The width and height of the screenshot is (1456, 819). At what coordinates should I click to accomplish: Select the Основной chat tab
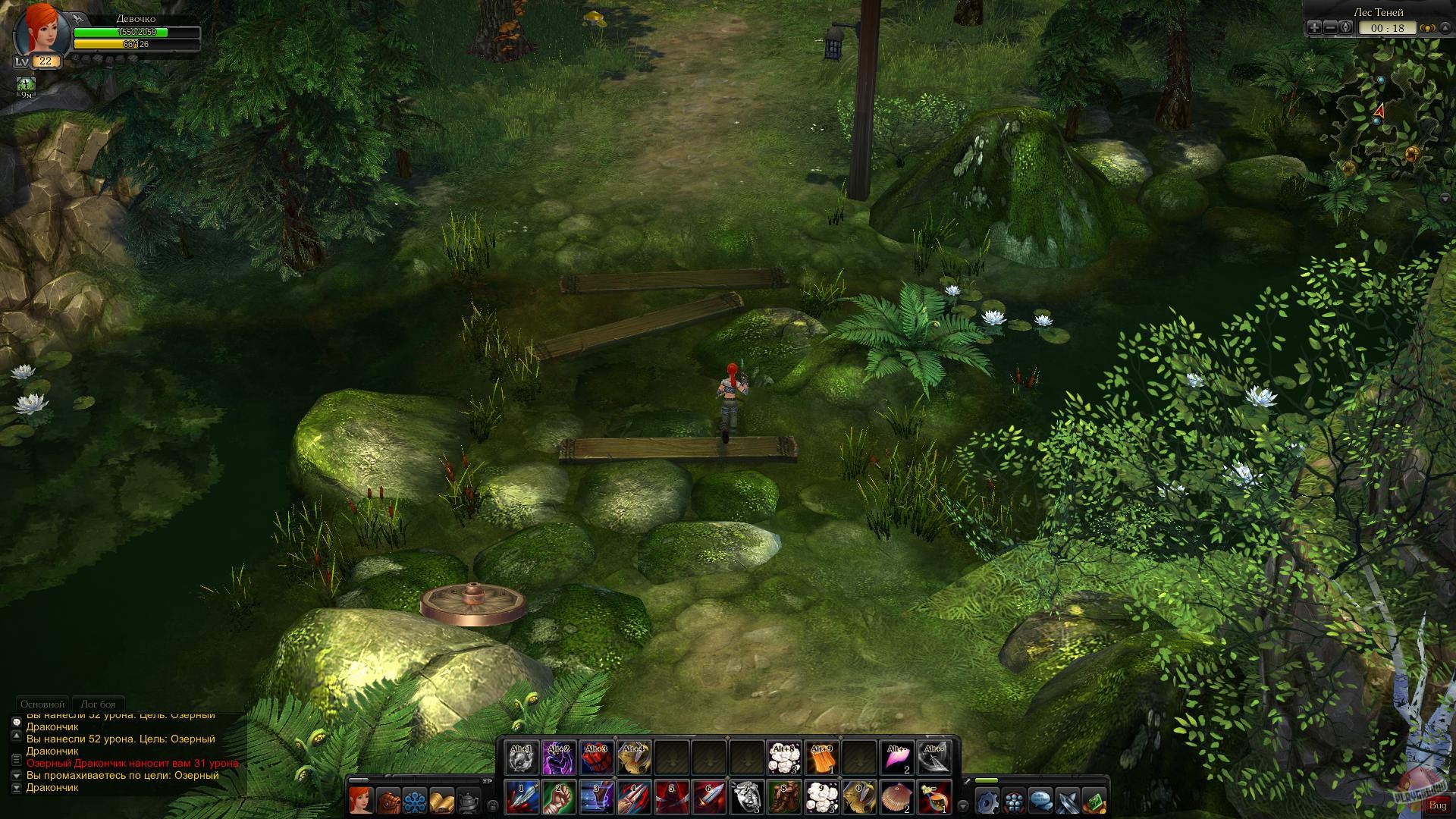coord(42,704)
